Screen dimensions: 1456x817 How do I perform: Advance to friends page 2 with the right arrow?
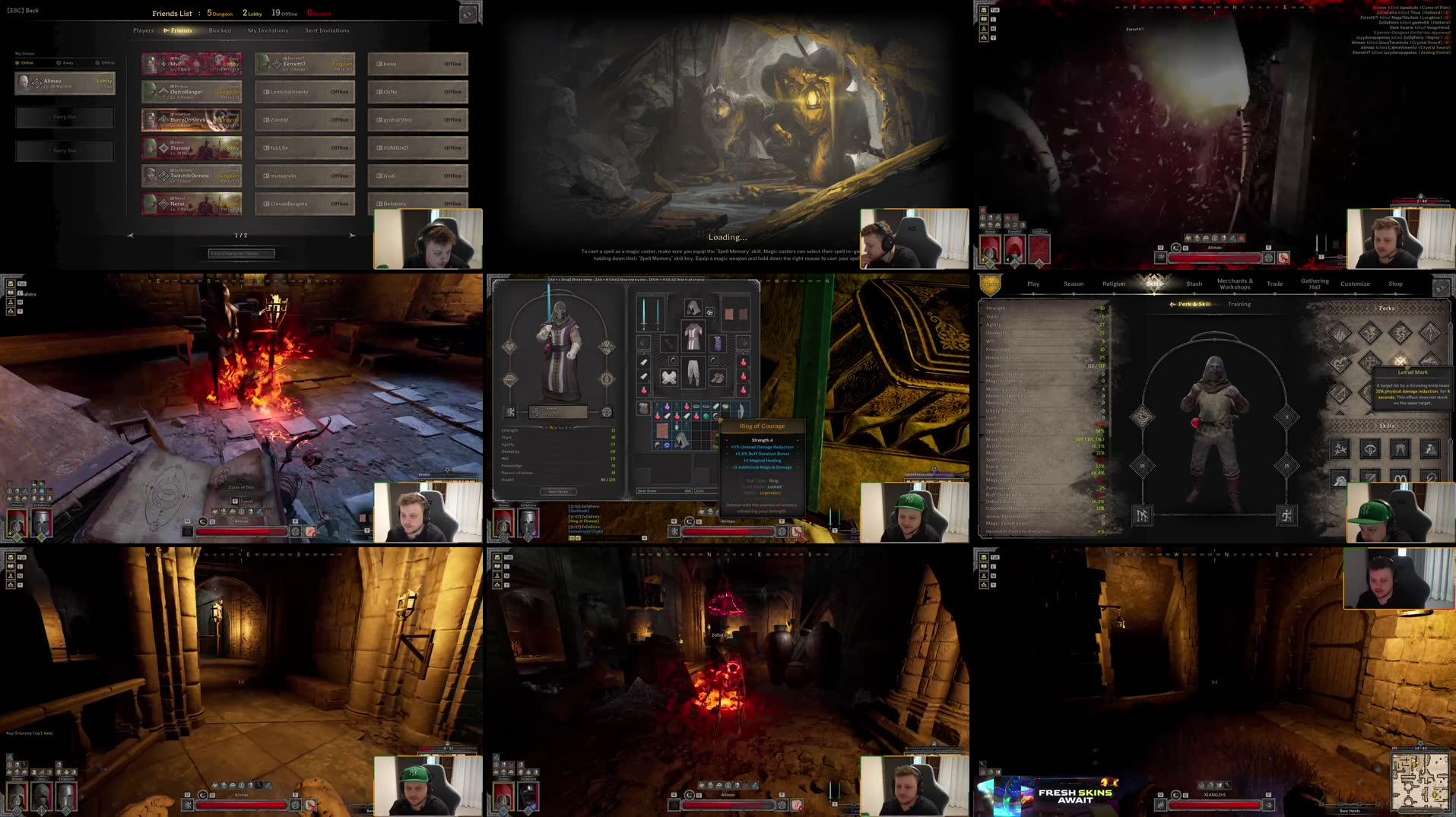(353, 236)
